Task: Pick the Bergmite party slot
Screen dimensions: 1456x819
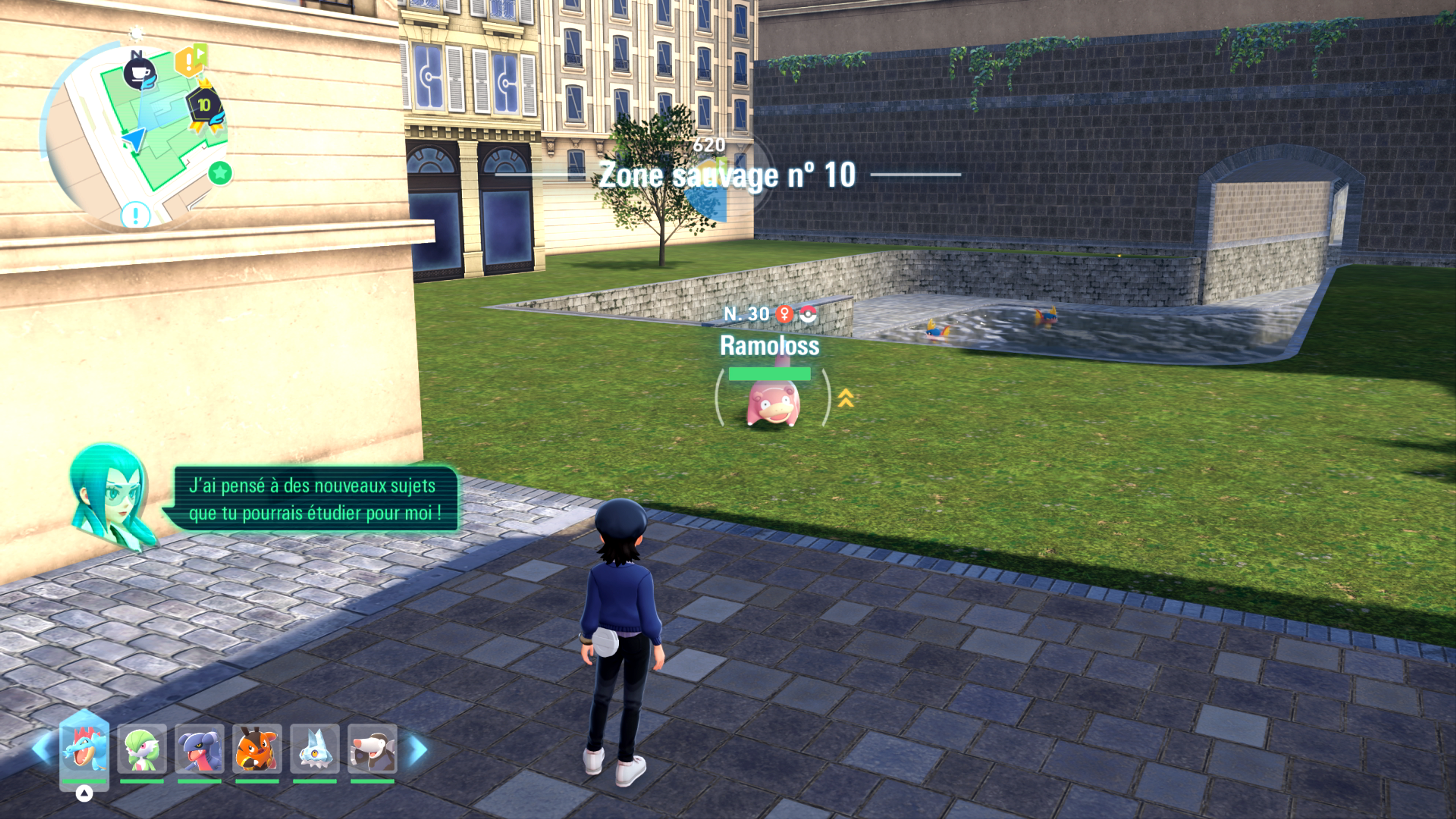Action: coord(315,749)
